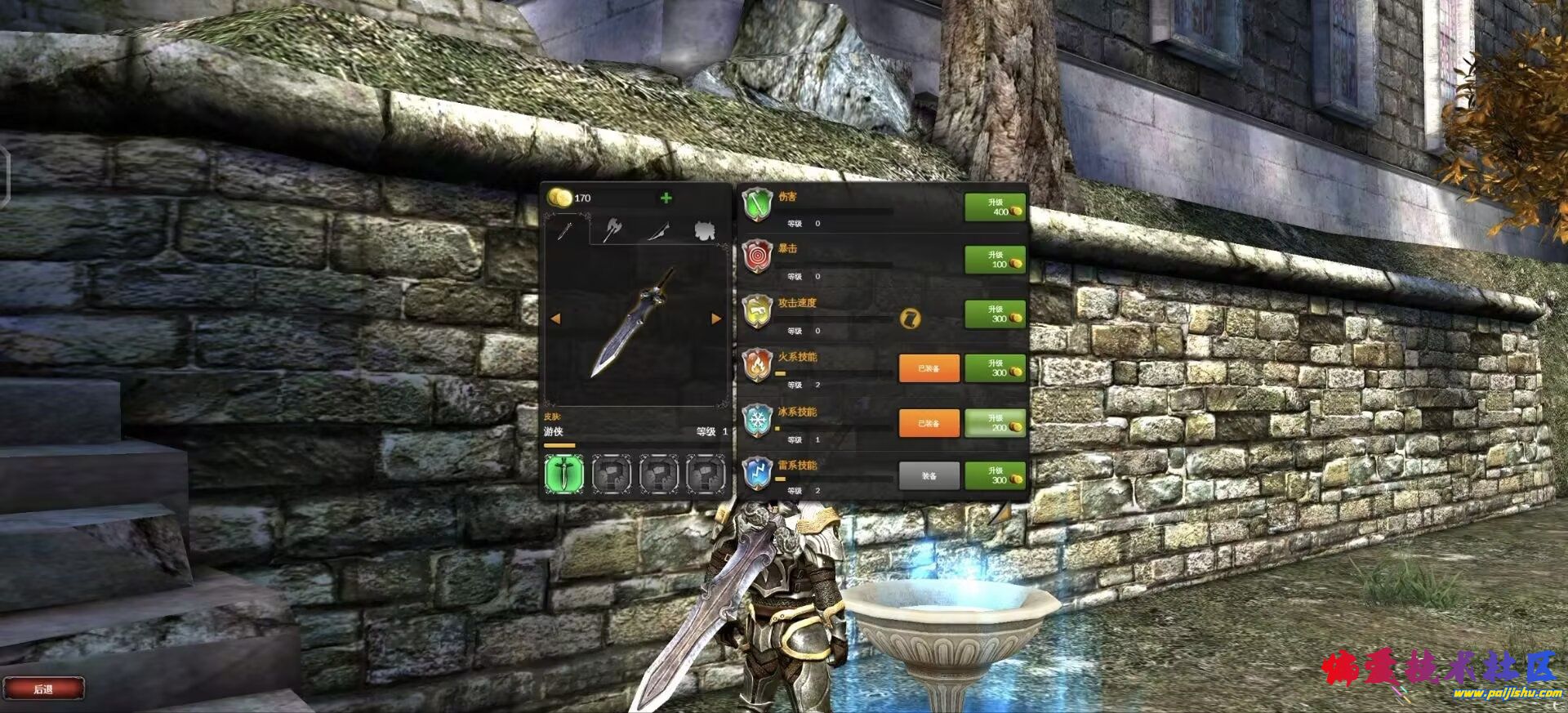Show the previous weapon with left arrow
The height and width of the screenshot is (713, 1568).
pos(556,319)
